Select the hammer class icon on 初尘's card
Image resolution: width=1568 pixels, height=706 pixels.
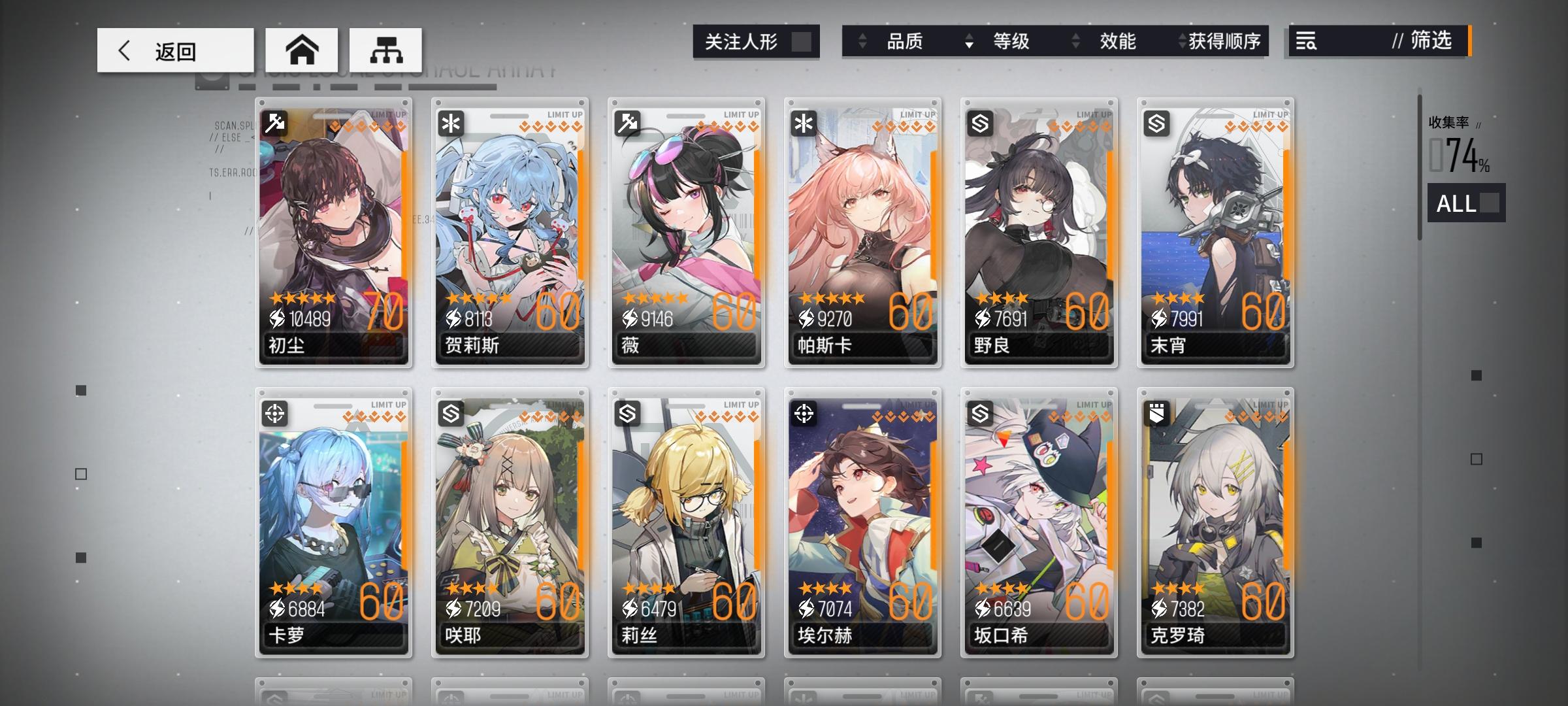click(x=275, y=122)
